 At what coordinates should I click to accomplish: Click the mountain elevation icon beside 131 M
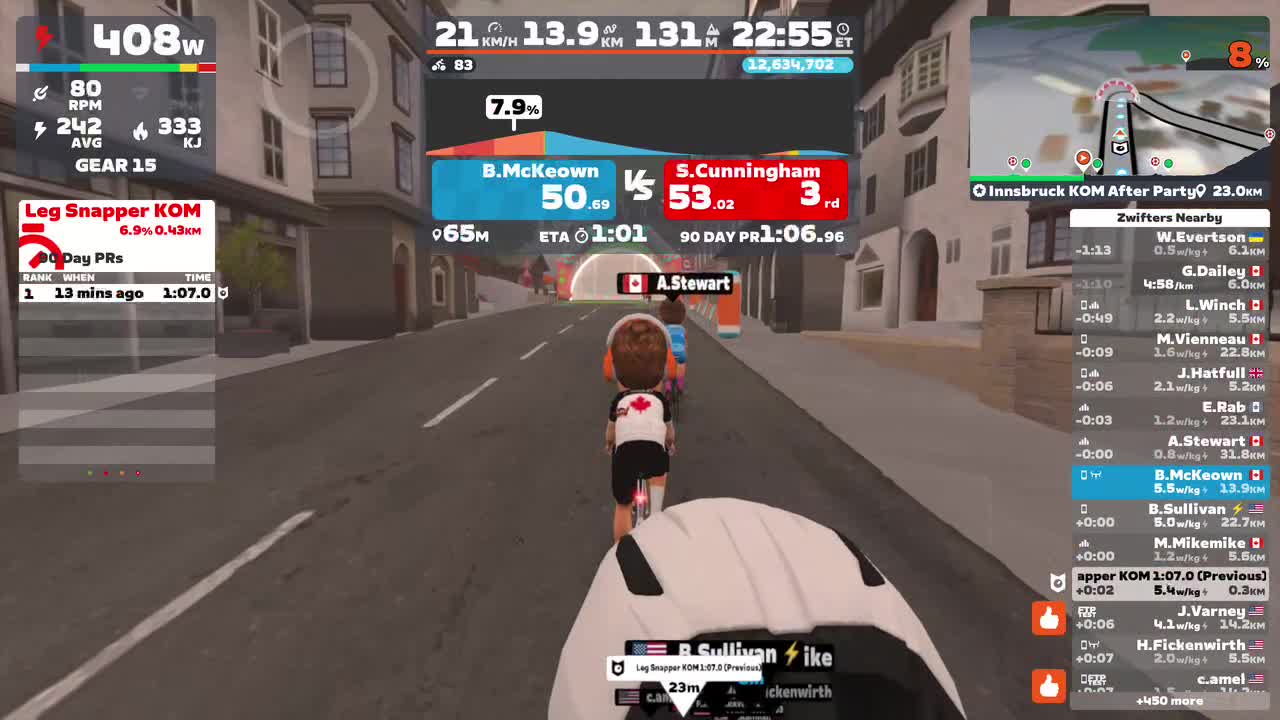point(713,29)
